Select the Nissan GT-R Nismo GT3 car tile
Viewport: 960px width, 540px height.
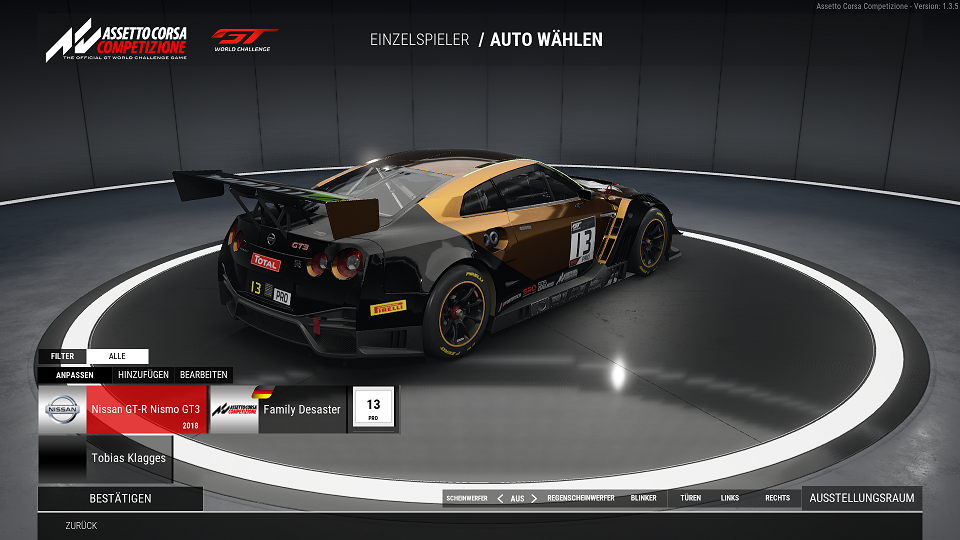point(122,410)
